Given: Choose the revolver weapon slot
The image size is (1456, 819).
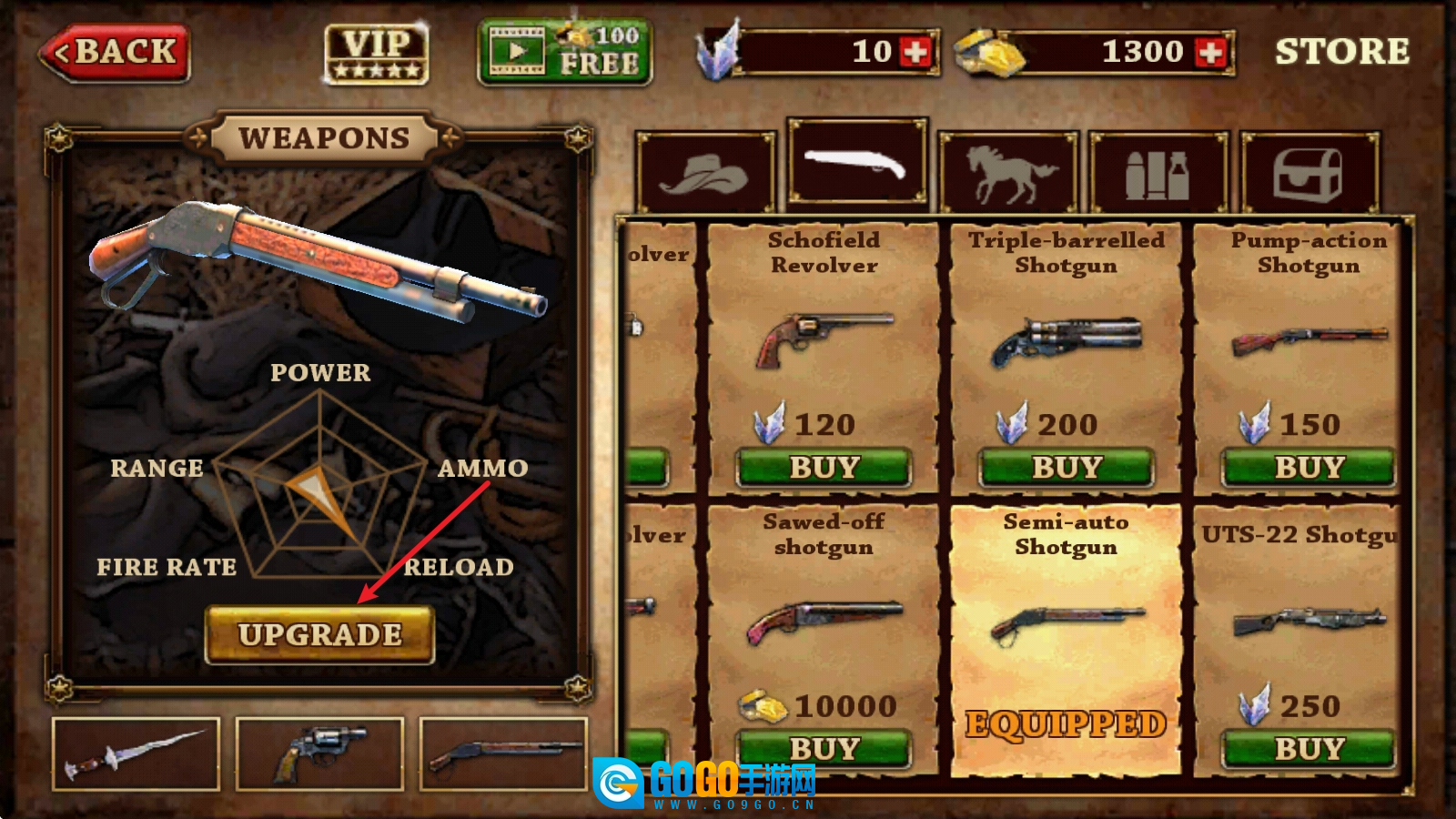Looking at the screenshot, I should [319, 754].
